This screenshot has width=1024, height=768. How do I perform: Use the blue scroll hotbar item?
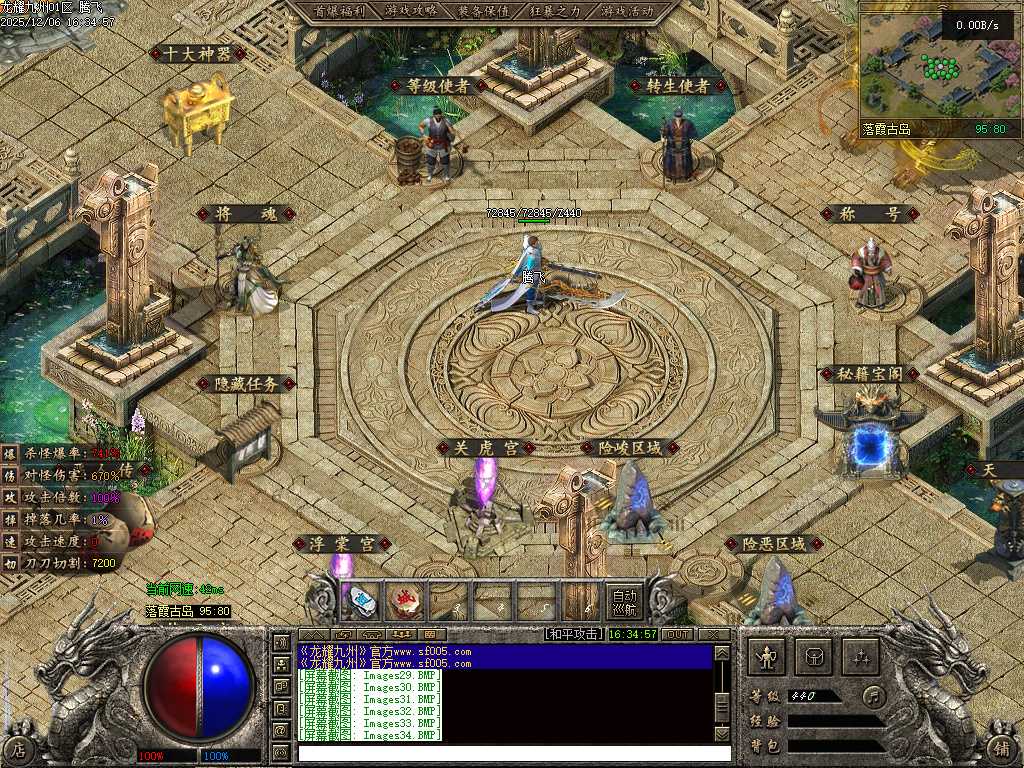pyautogui.click(x=363, y=601)
